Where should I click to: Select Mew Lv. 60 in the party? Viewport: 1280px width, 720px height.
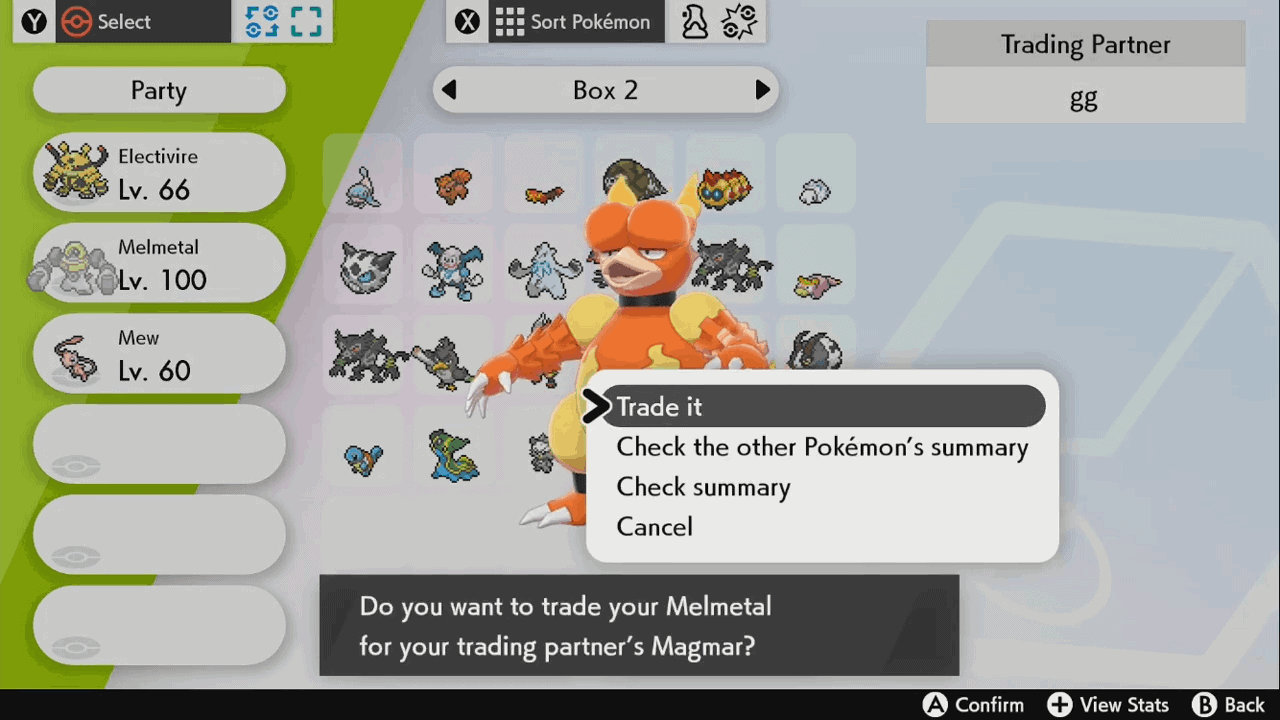click(158, 353)
